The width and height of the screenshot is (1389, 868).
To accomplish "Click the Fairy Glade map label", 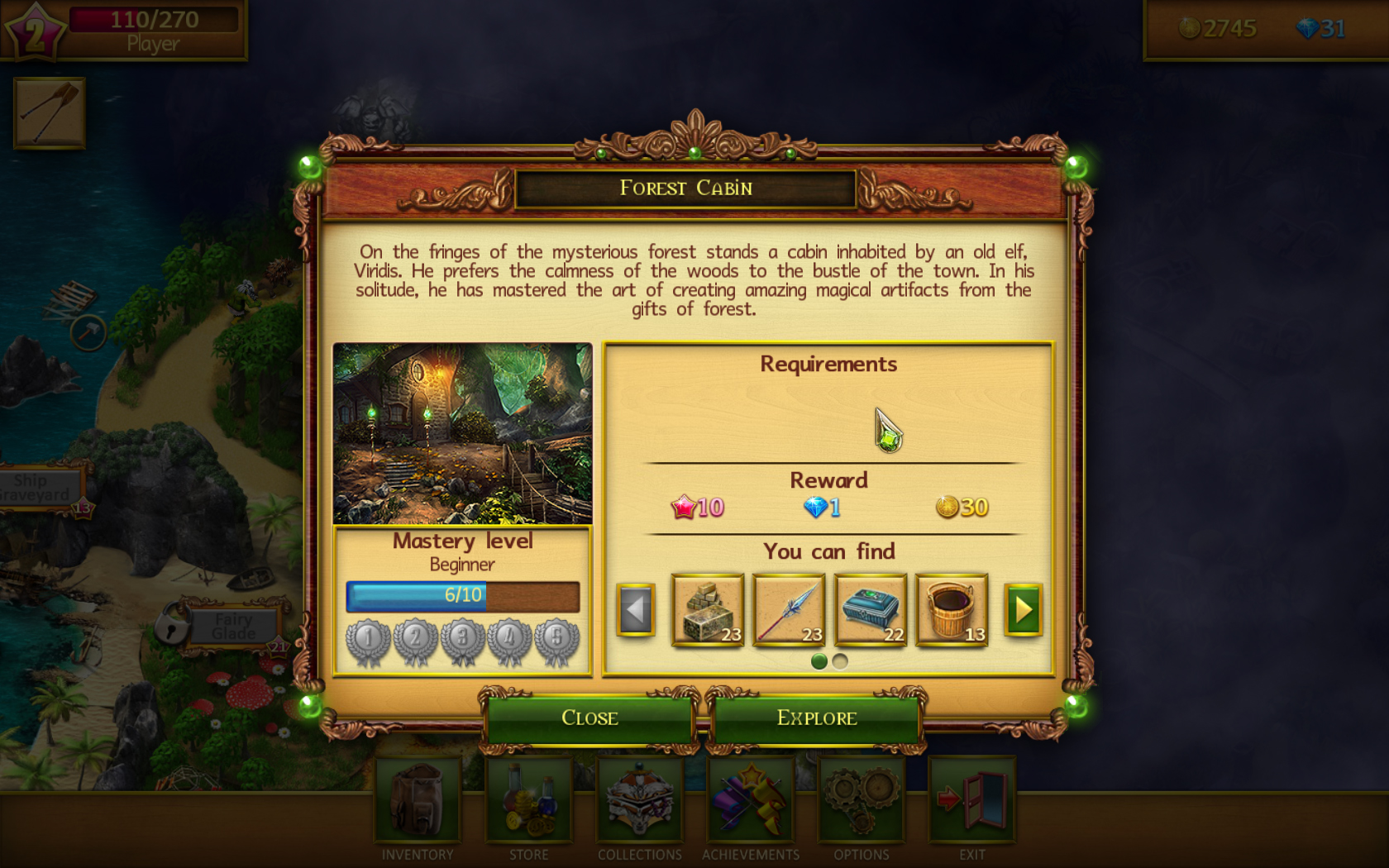I will tap(234, 627).
